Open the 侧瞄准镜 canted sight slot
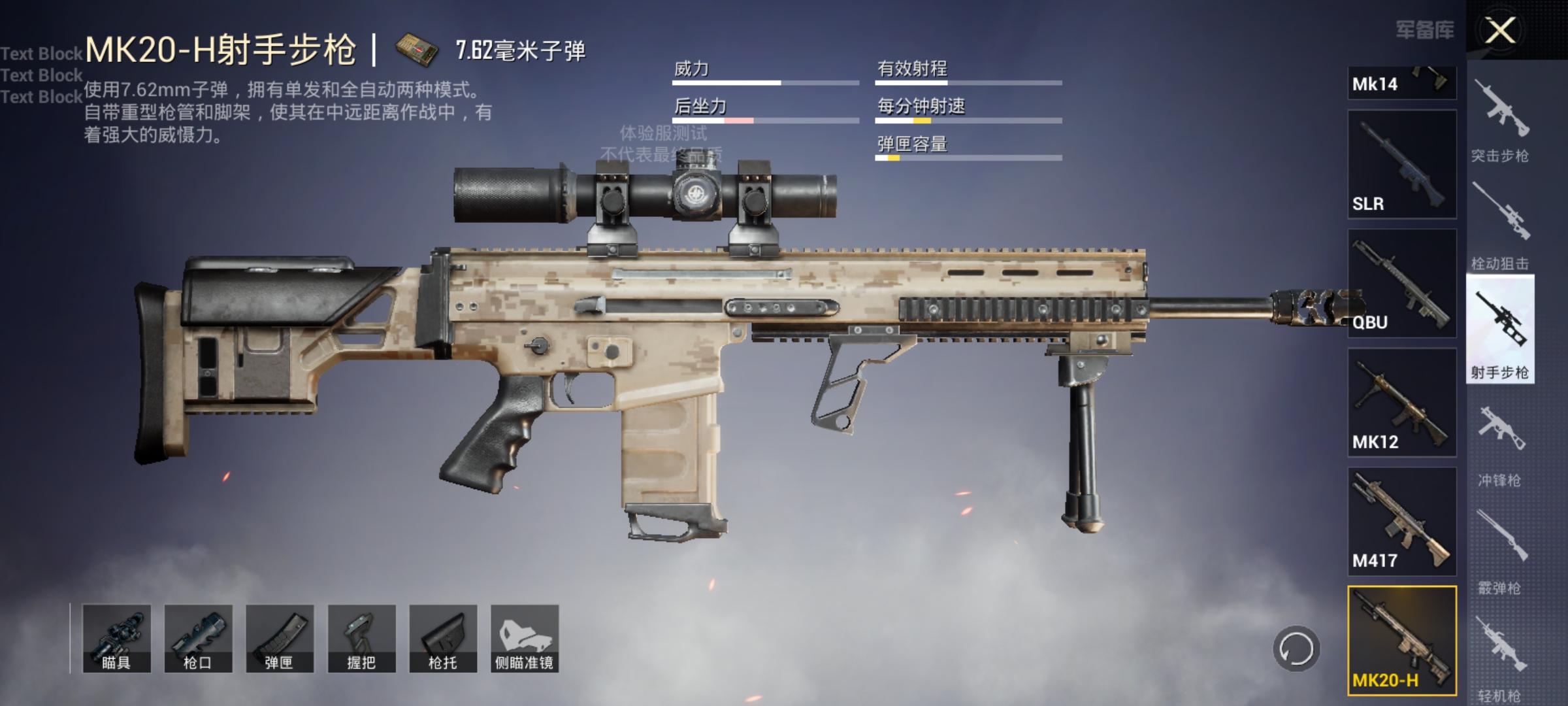Viewport: 1568px width, 706px height. (525, 639)
